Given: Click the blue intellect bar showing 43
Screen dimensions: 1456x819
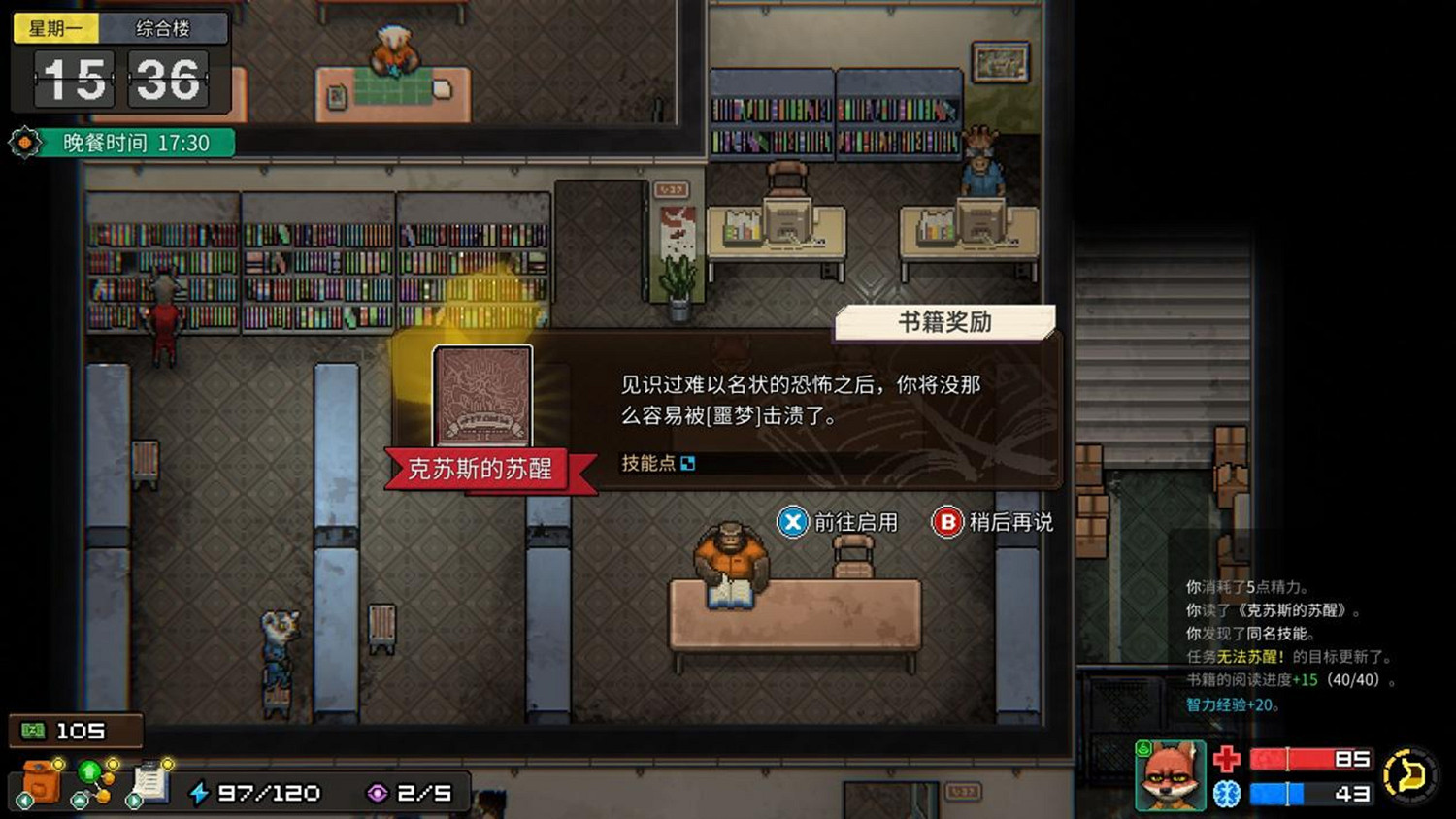Looking at the screenshot, I should pyautogui.click(x=1310, y=794).
